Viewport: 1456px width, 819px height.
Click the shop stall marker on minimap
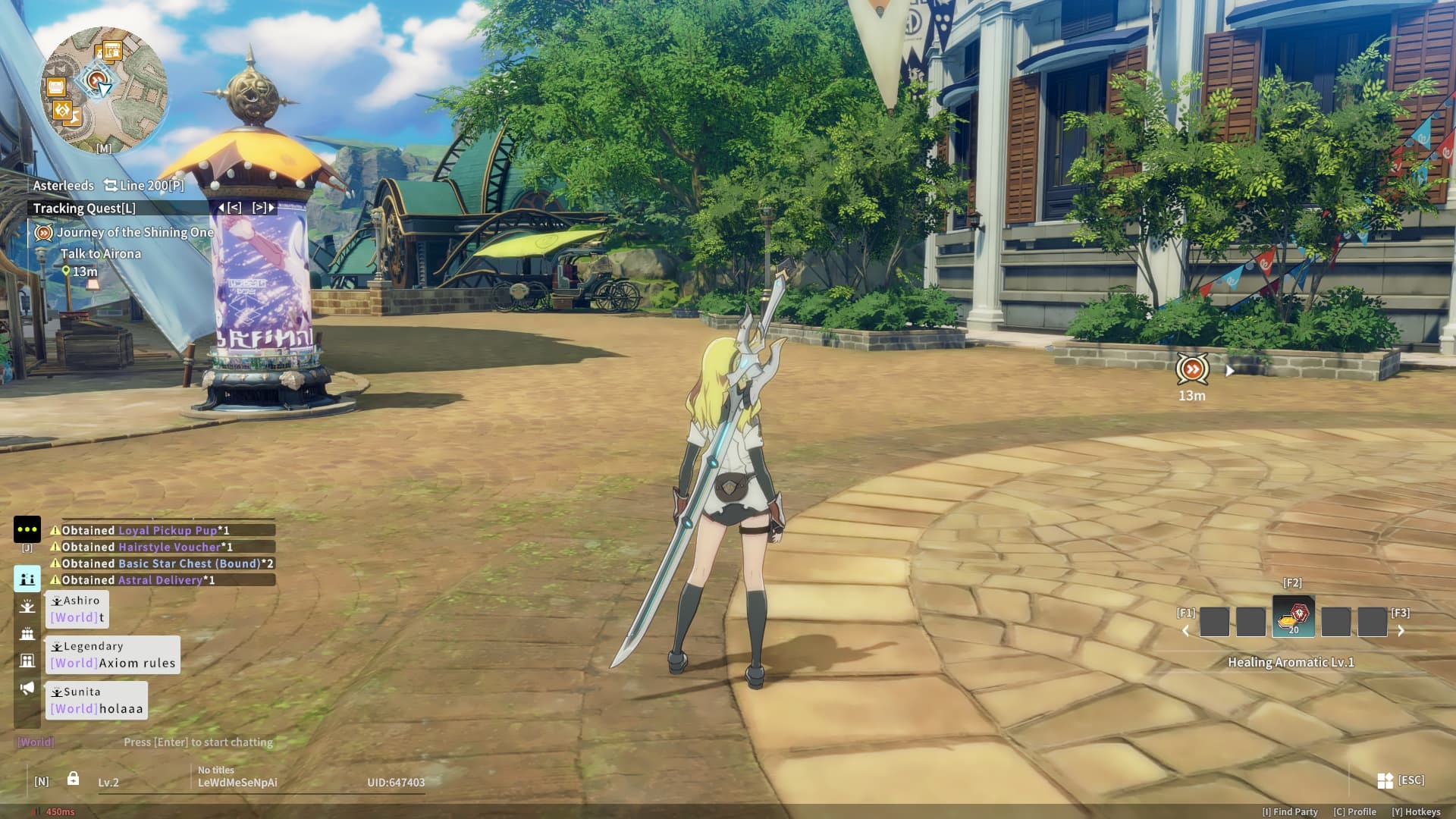point(111,51)
